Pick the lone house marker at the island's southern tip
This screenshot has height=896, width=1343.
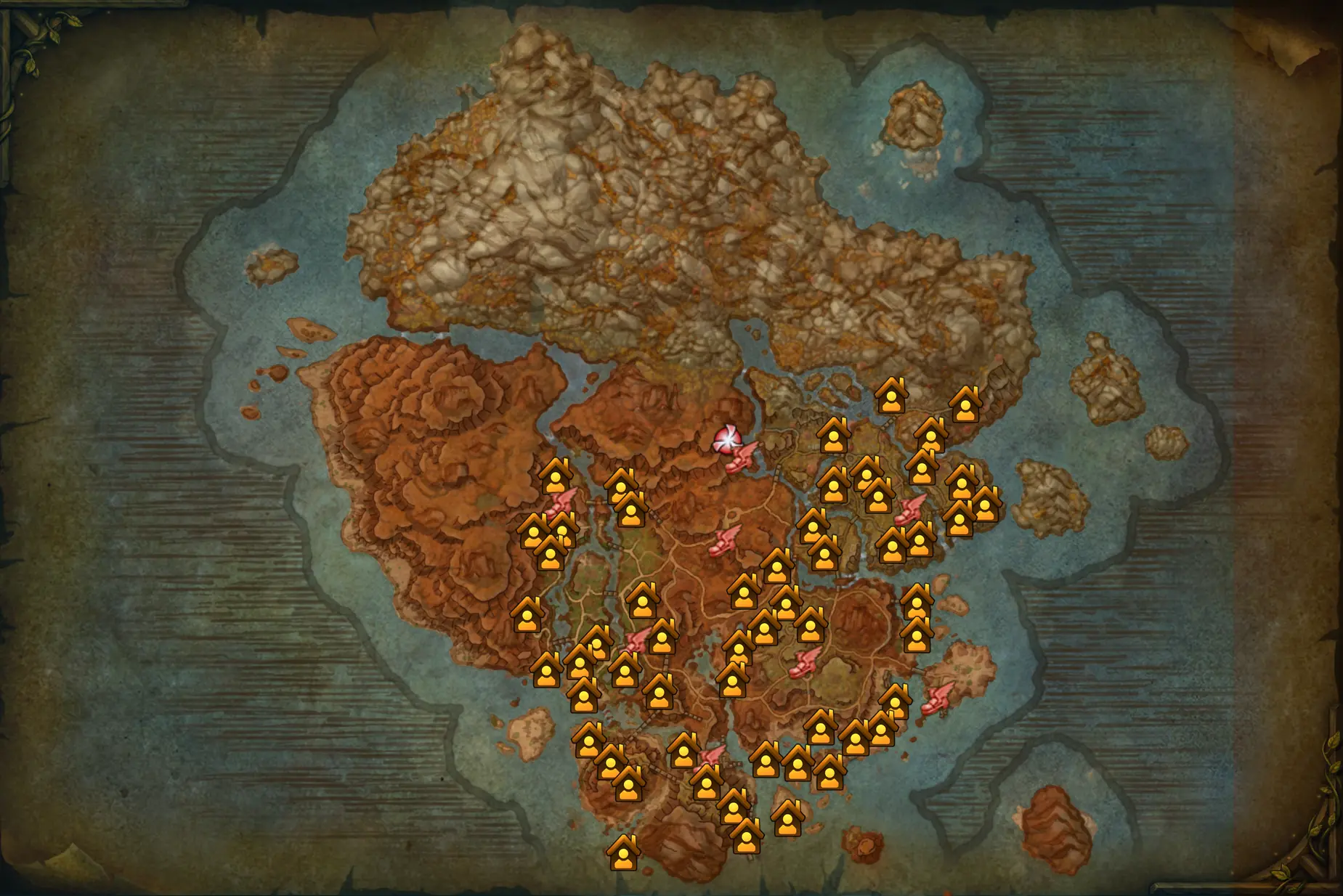[623, 852]
